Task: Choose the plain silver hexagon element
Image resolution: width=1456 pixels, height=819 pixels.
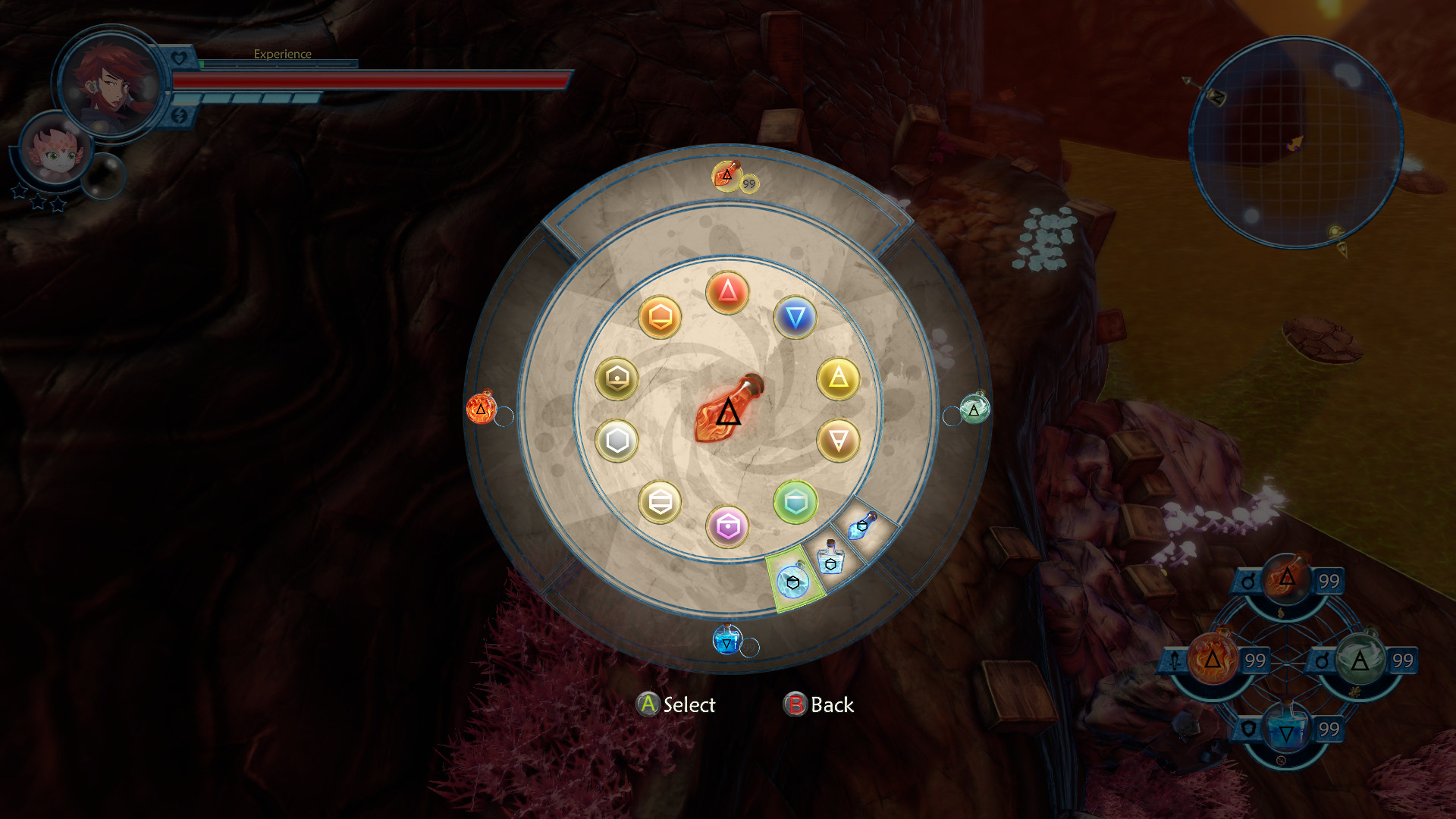Action: [x=617, y=440]
